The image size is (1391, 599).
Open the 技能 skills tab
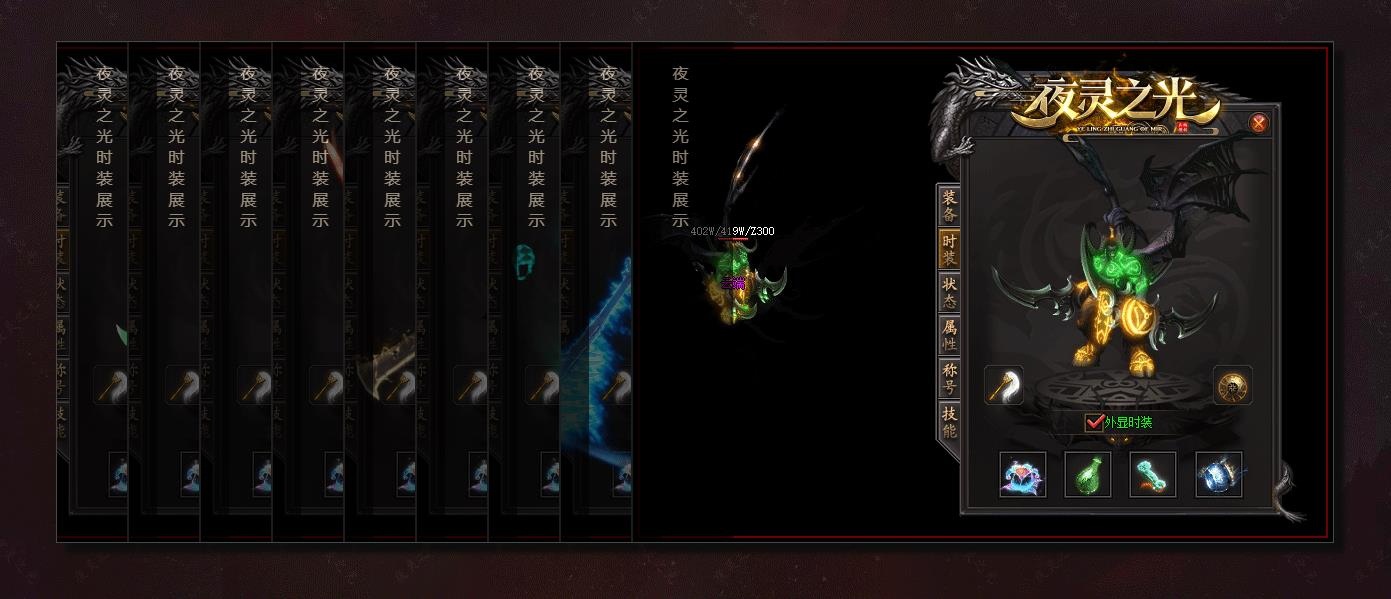(x=949, y=423)
